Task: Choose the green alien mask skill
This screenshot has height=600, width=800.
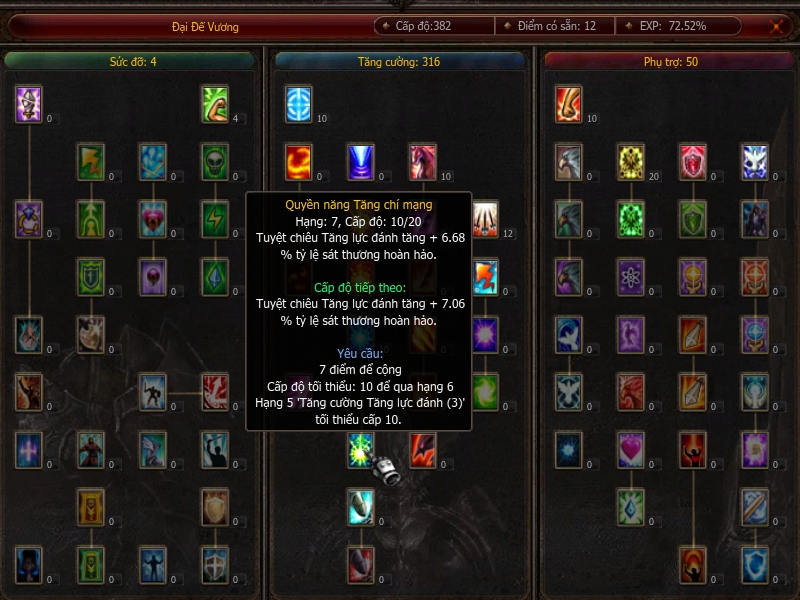Action: click(x=215, y=161)
